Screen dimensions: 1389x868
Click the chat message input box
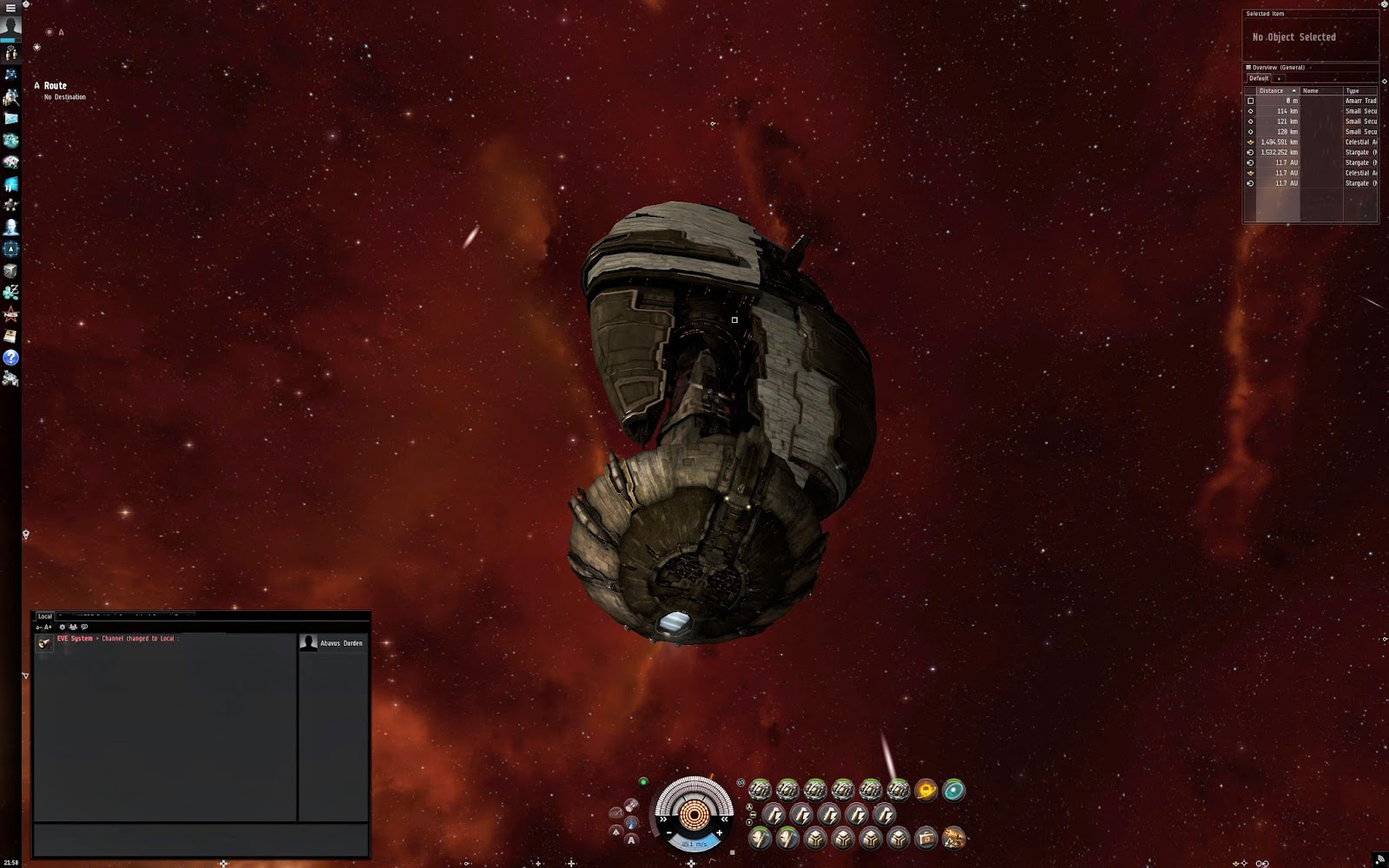[200, 840]
